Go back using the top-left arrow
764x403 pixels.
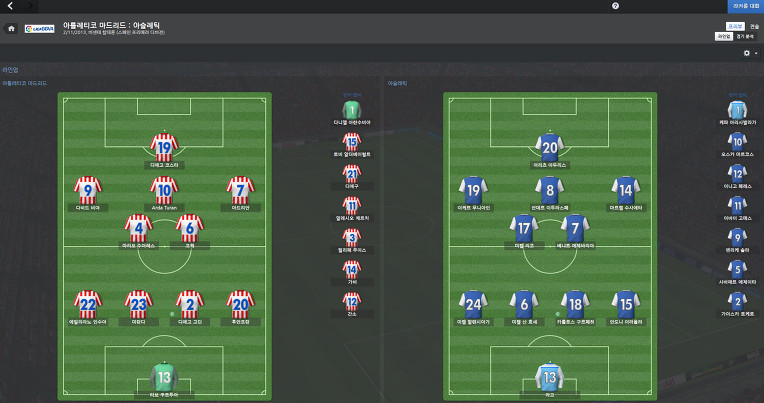[x=9, y=6]
